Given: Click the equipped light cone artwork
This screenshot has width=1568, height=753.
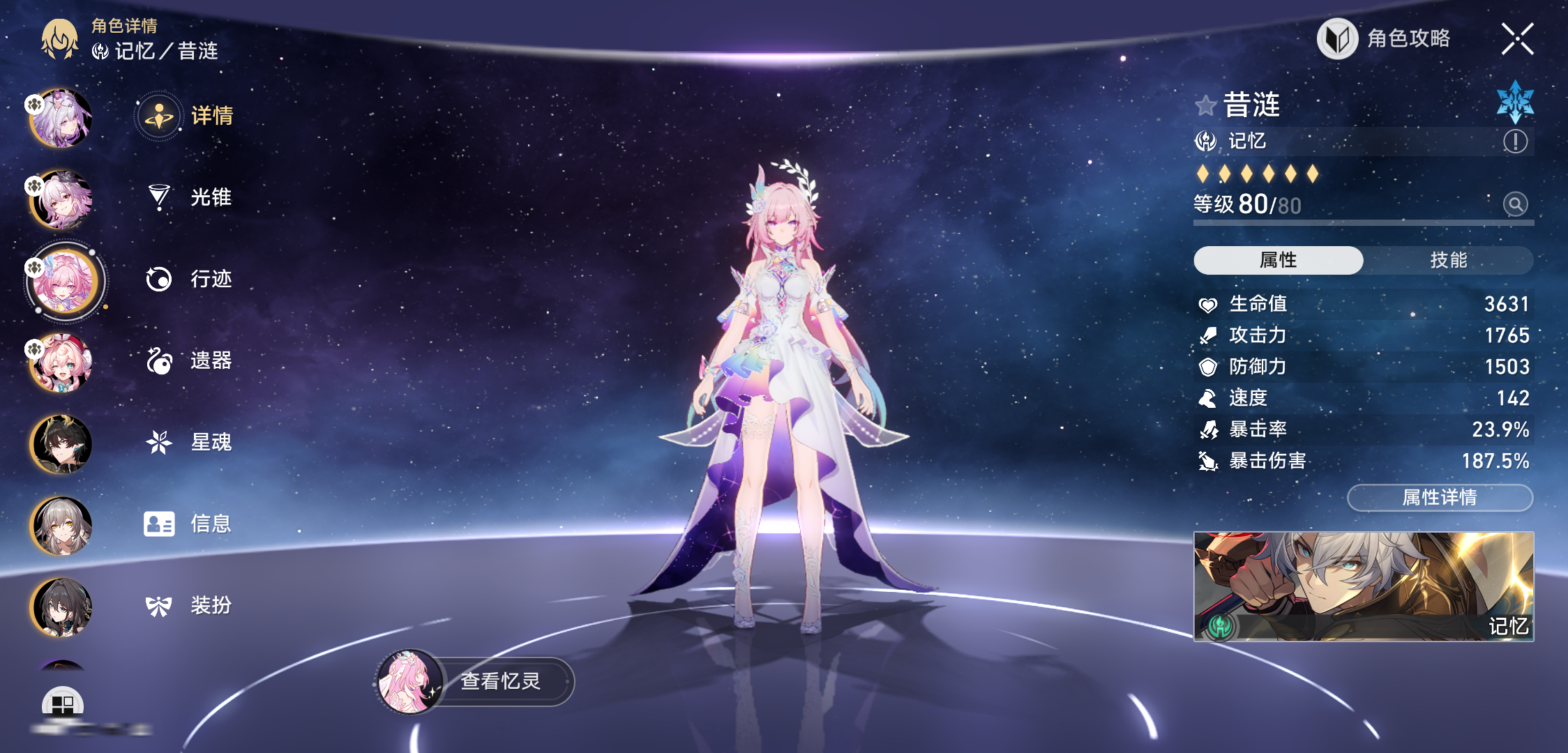Looking at the screenshot, I should coord(1364,586).
